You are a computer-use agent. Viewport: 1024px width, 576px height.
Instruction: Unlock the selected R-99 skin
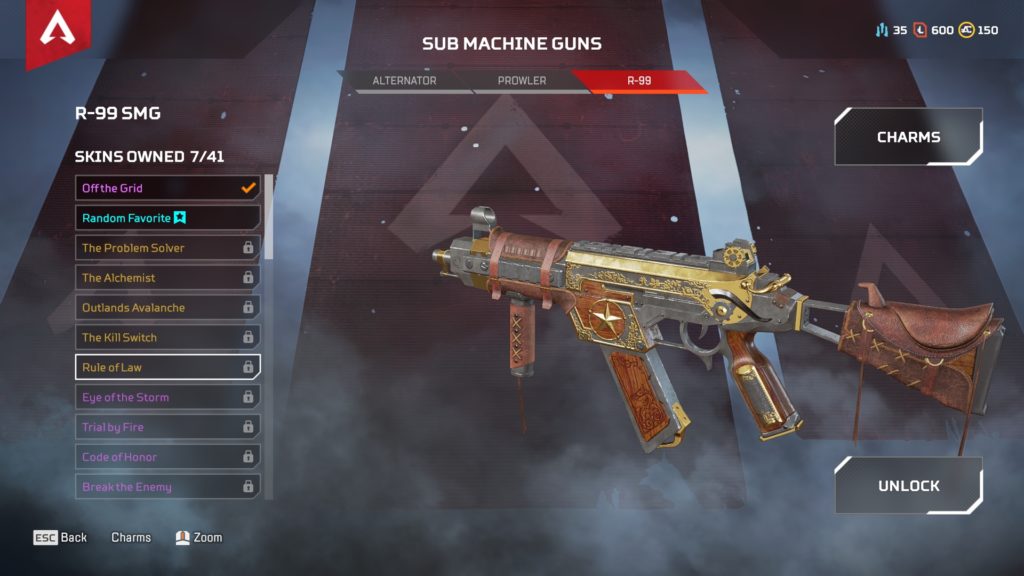908,486
